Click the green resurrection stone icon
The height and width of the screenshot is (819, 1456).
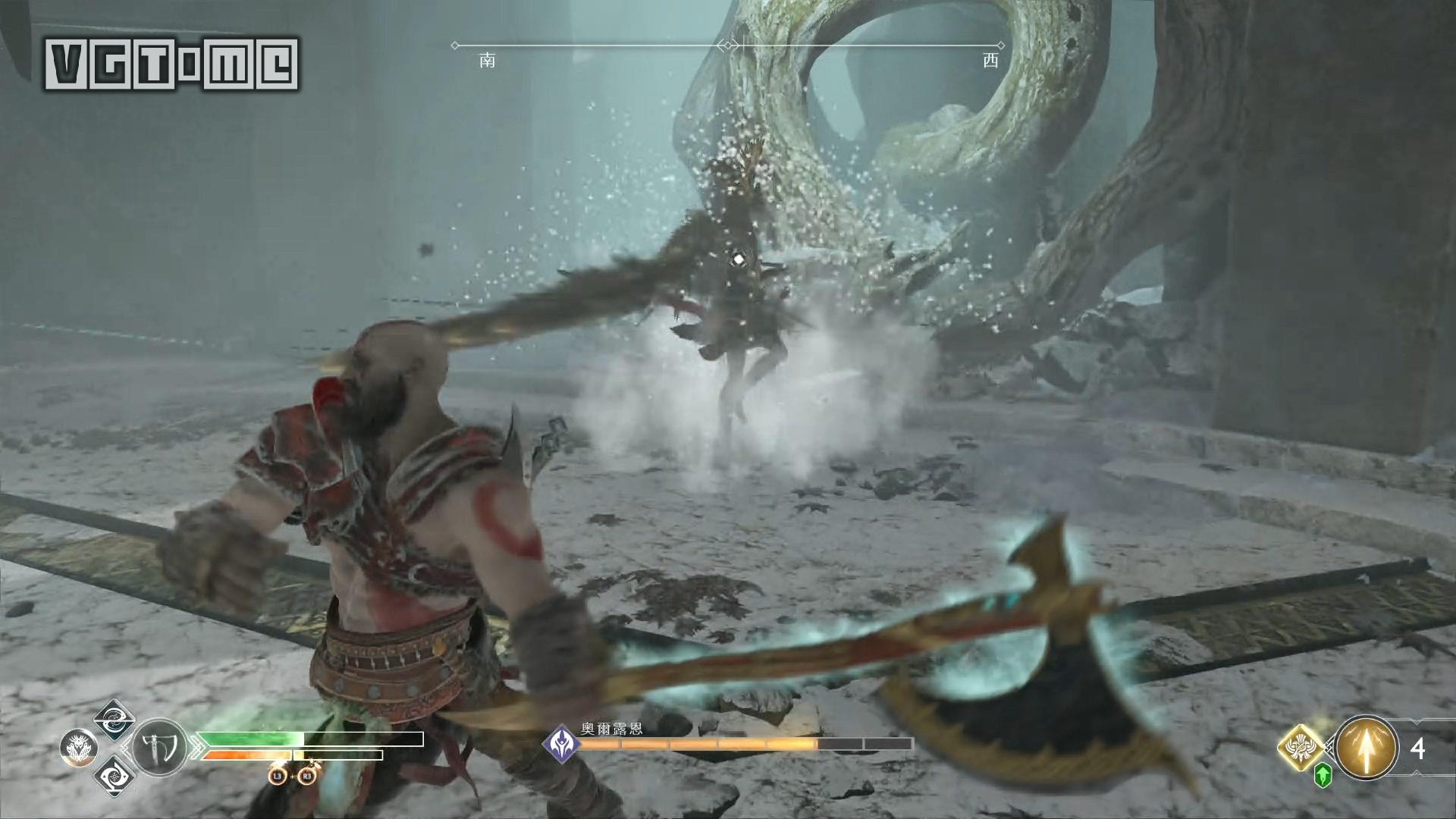point(1323,777)
